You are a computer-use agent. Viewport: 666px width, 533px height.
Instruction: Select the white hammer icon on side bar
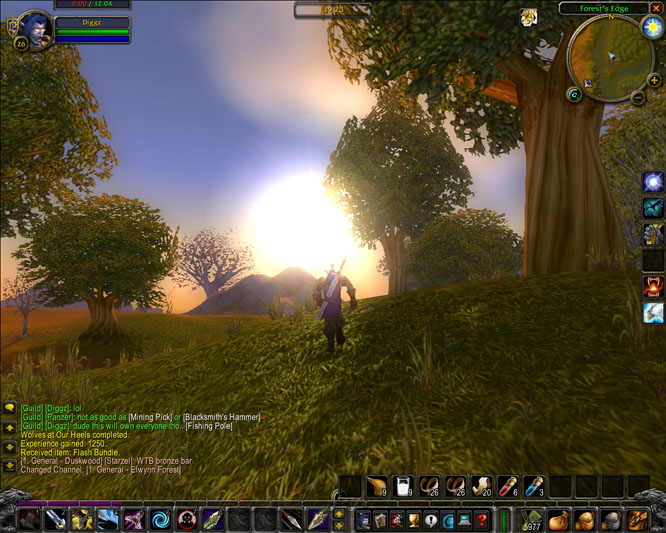(653, 313)
